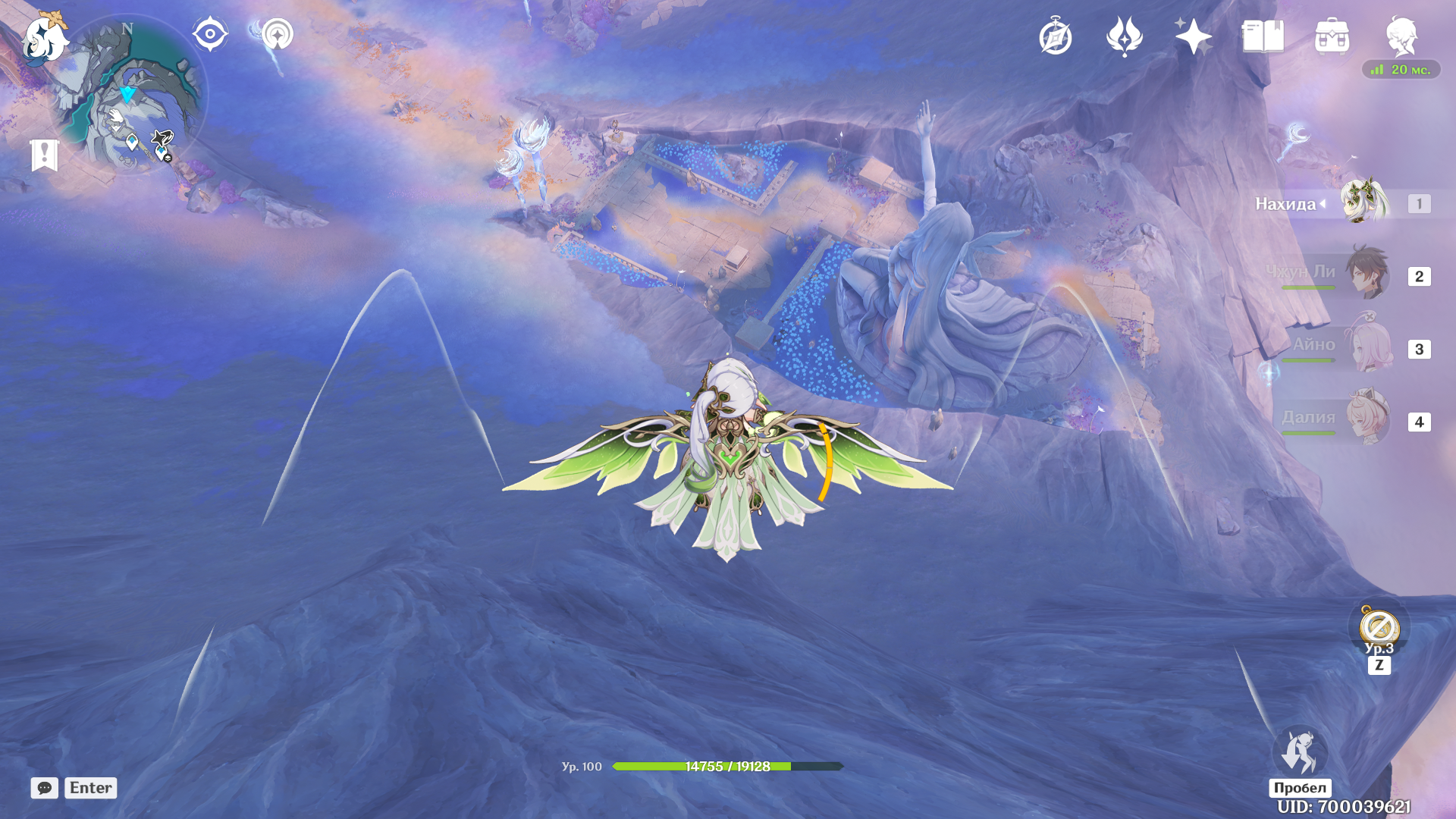Image resolution: width=1456 pixels, height=819 pixels.
Task: Click the plunge action icon above Пробел
Action: click(1300, 752)
